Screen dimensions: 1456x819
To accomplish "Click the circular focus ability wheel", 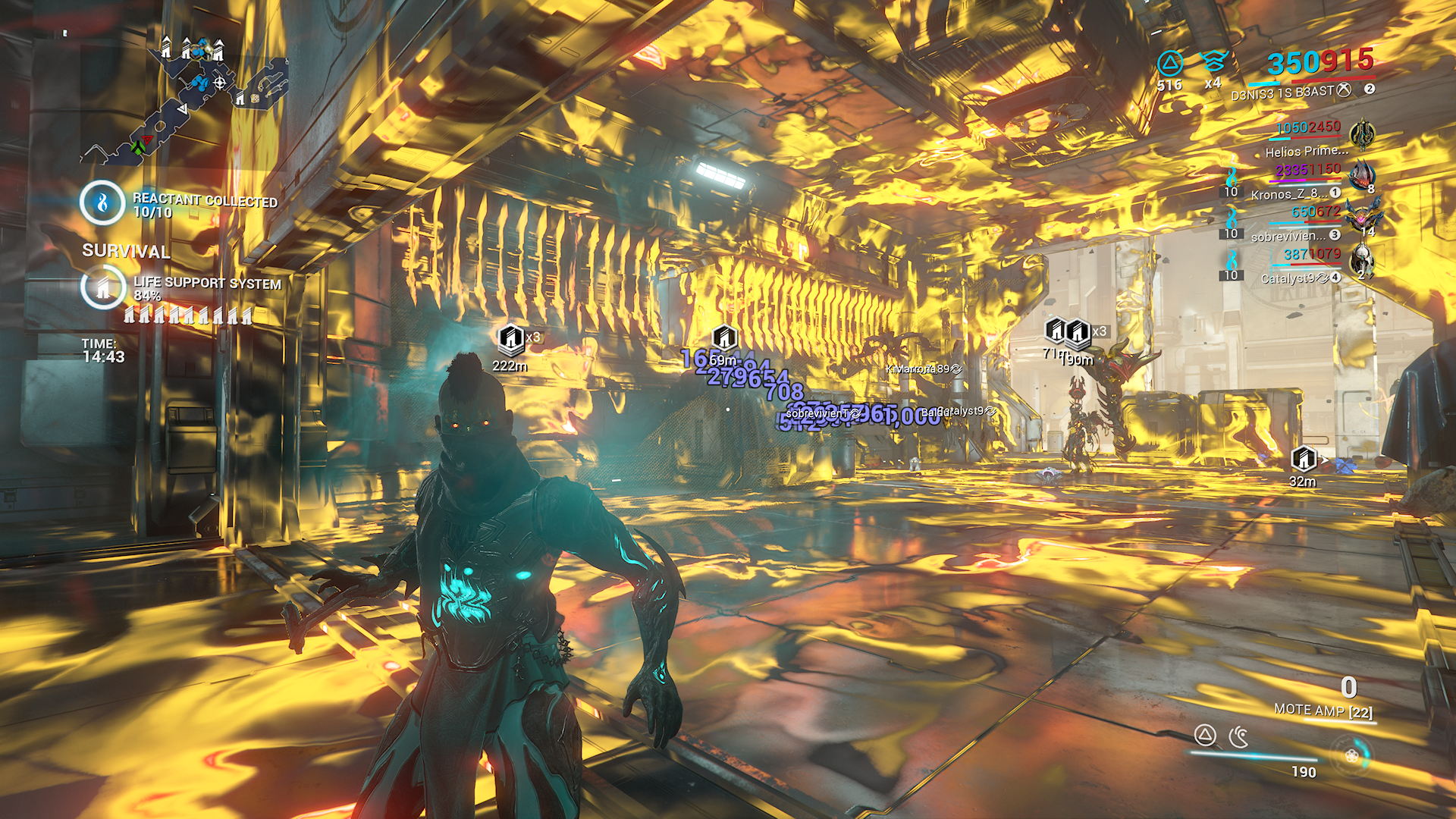I will 1351,755.
